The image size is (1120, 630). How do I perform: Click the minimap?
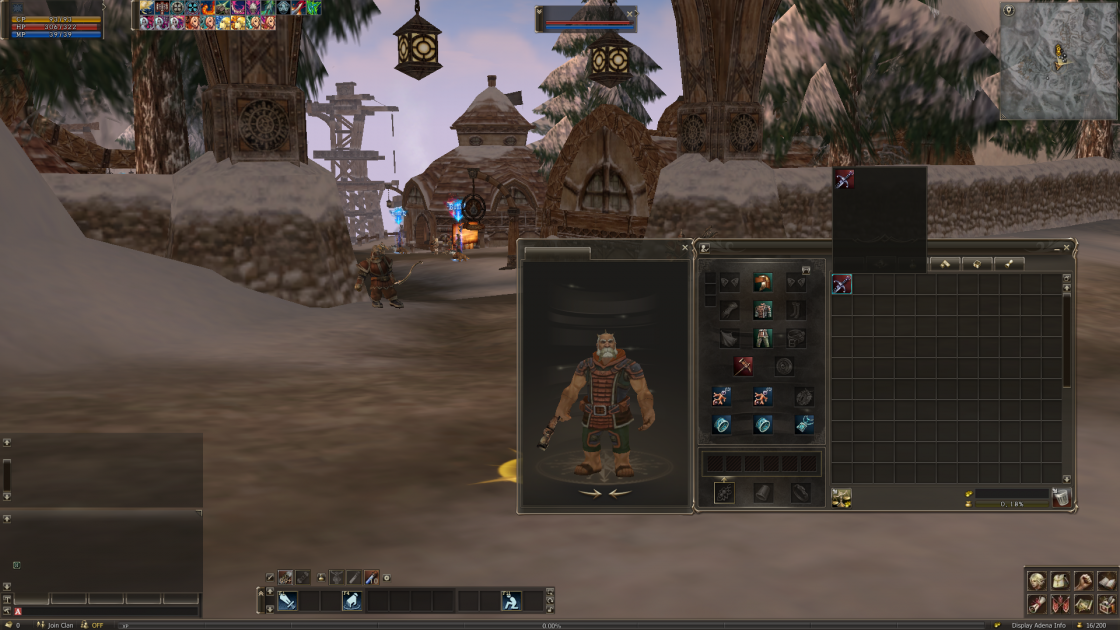click(x=1058, y=62)
